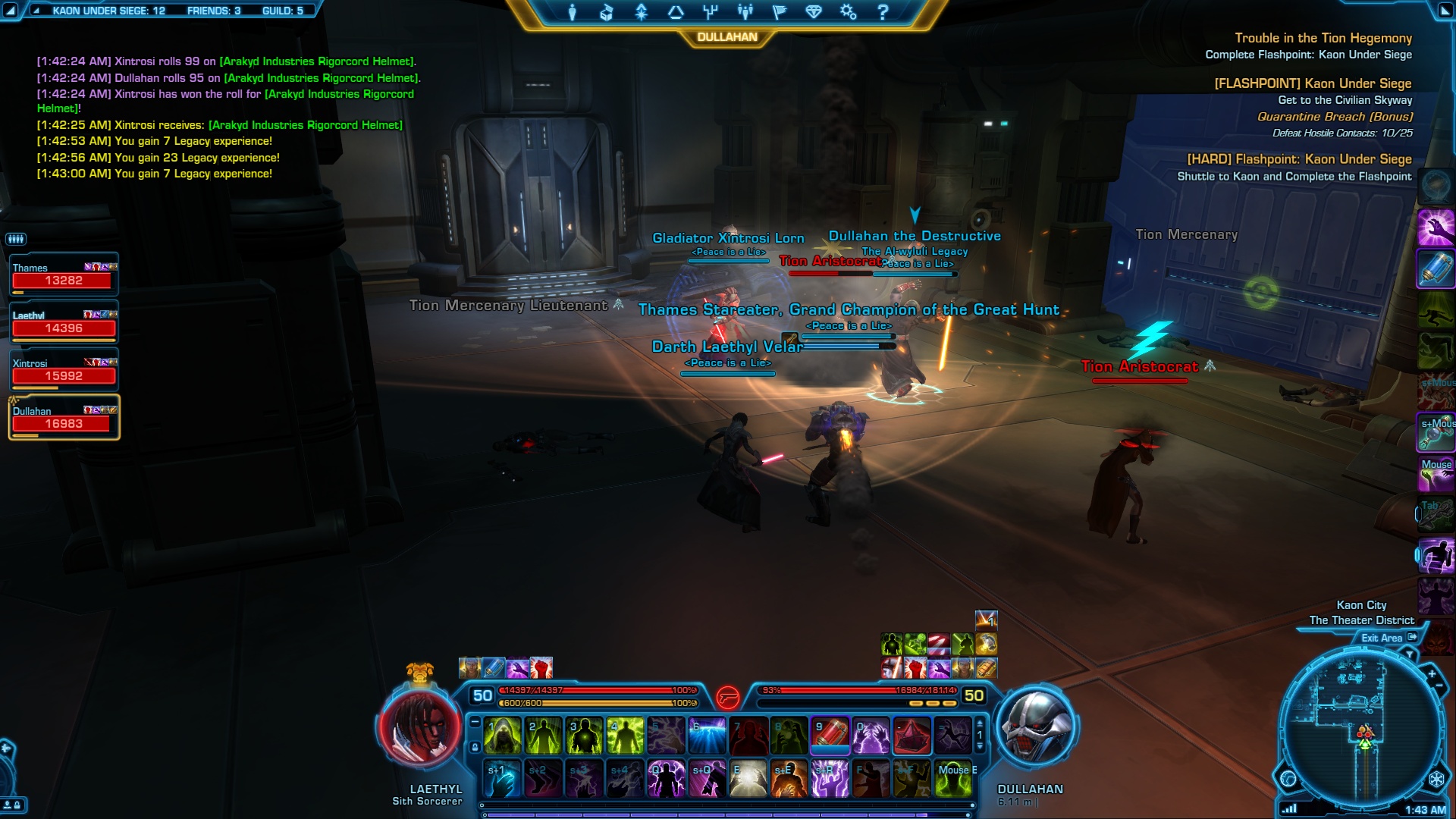
Task: Open the flag-shaped guild icon
Action: (x=779, y=12)
